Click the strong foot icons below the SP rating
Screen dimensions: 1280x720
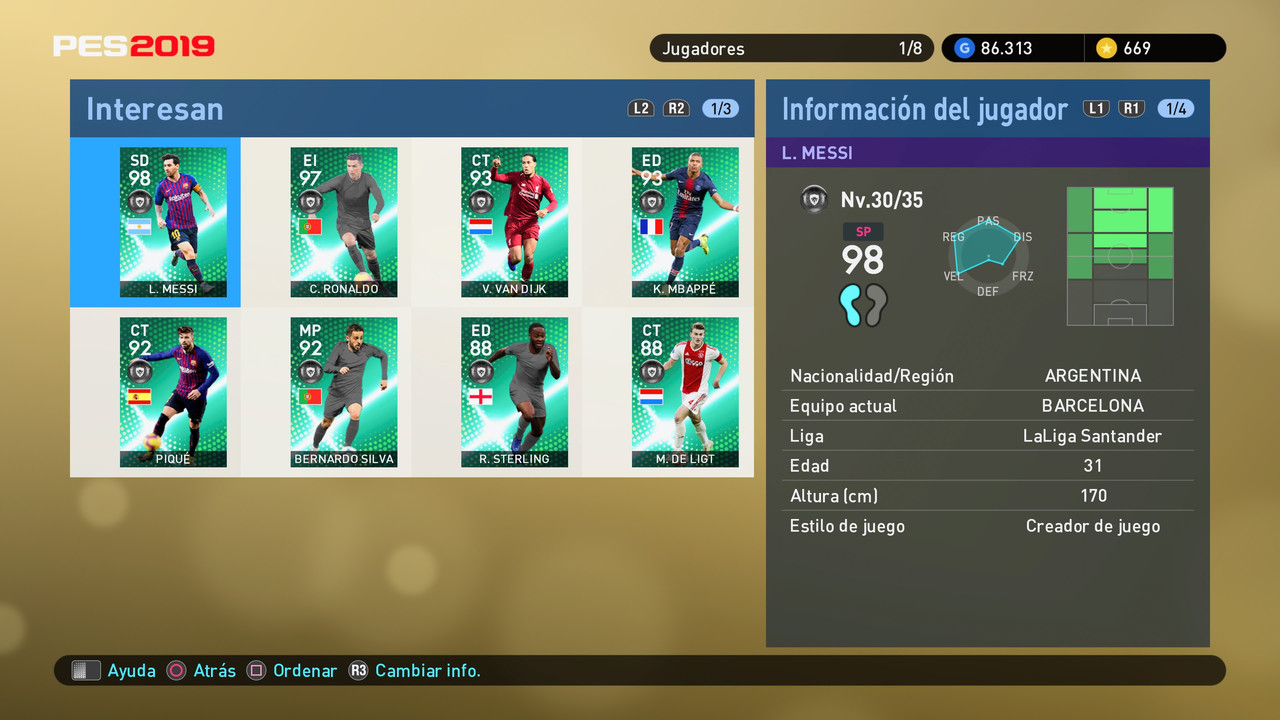tap(862, 307)
